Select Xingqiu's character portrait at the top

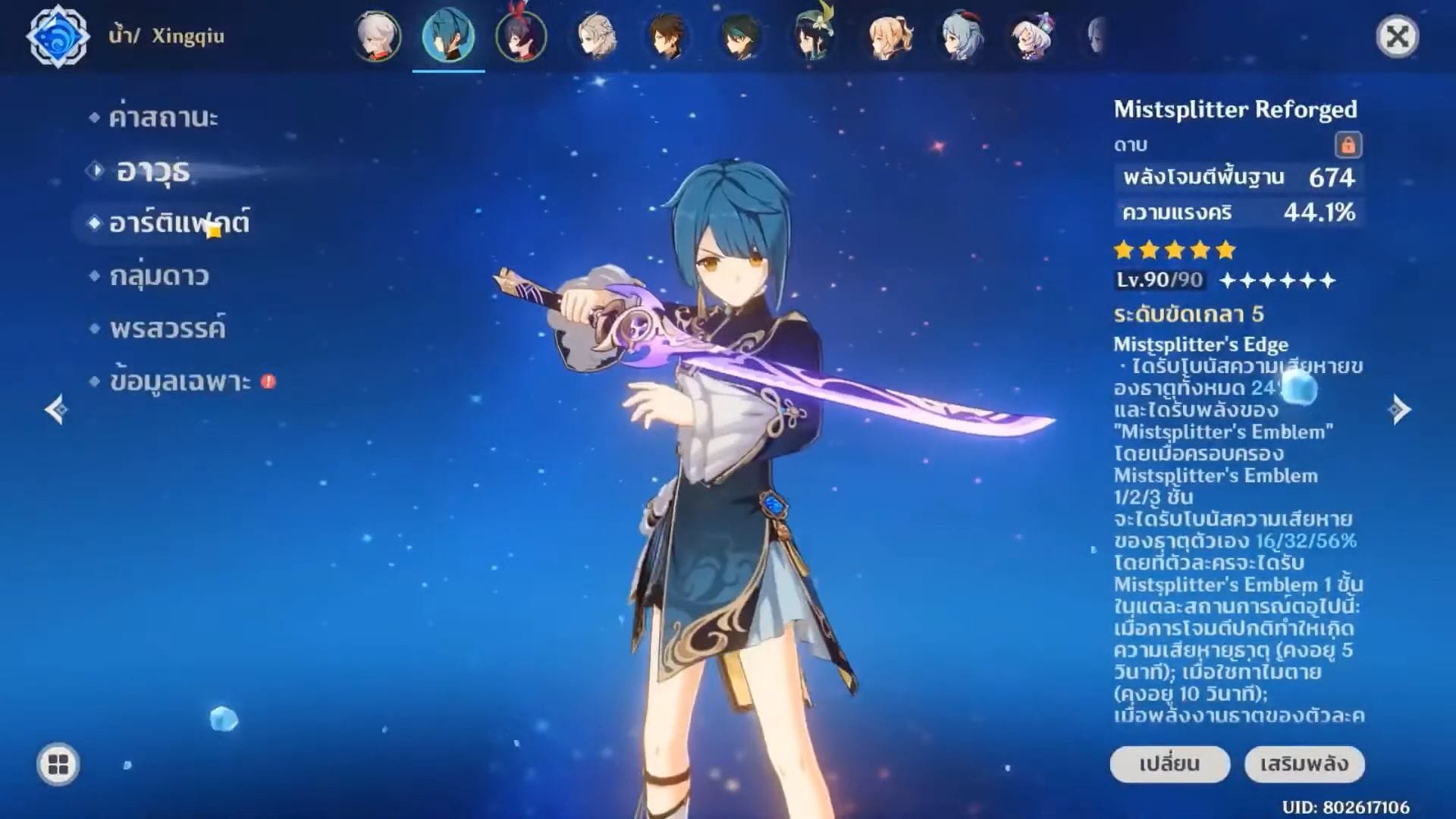point(450,36)
